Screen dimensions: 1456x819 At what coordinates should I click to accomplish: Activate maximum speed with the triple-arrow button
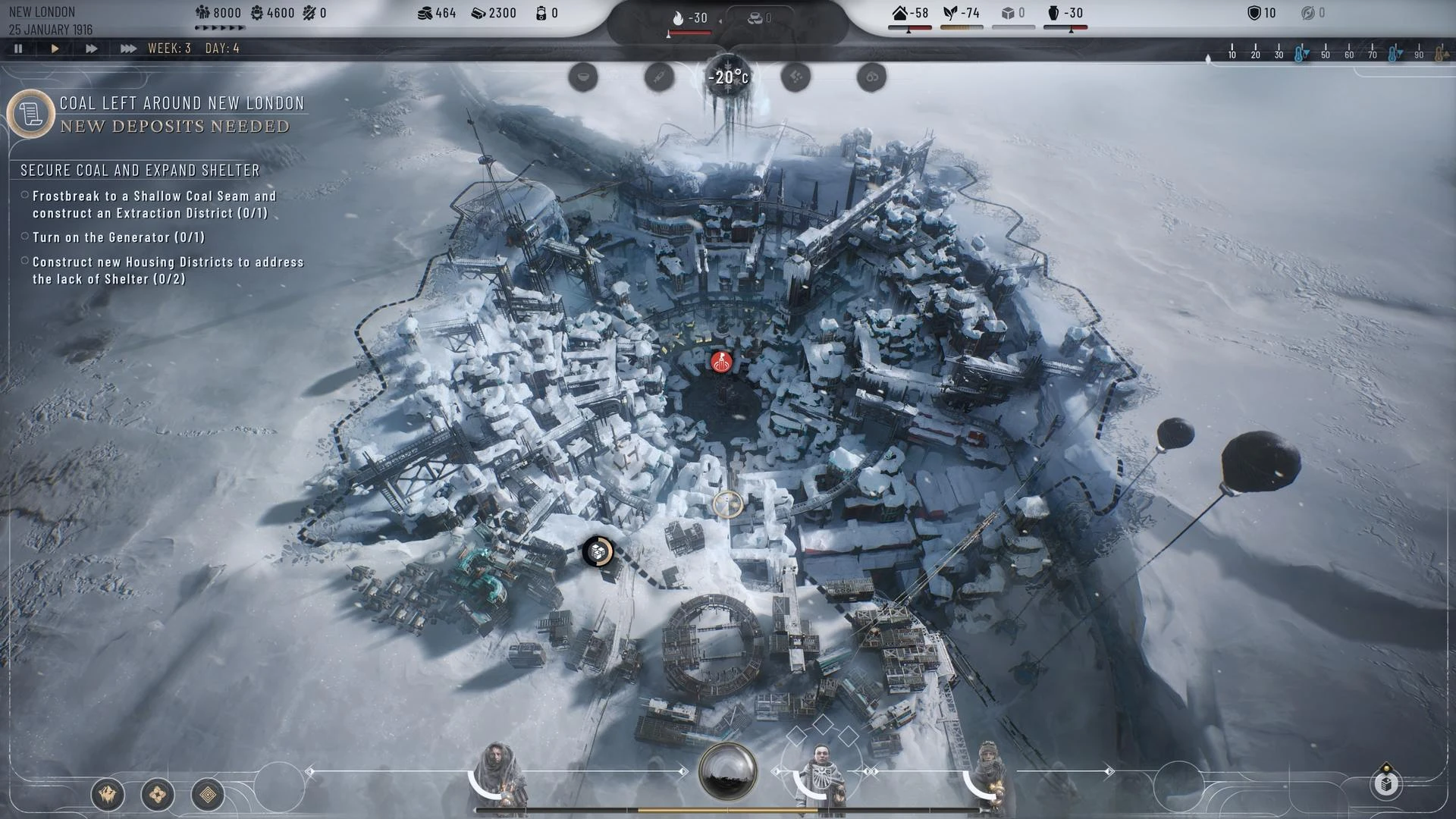[x=127, y=48]
